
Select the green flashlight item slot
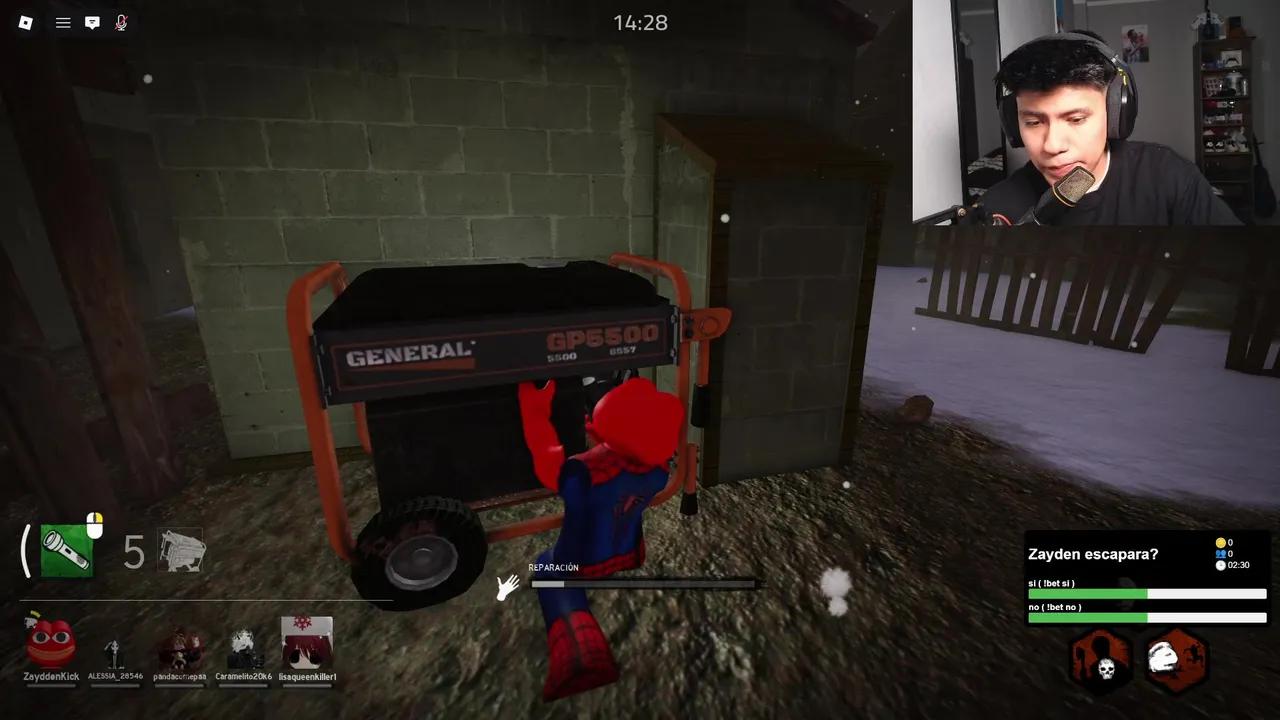click(x=64, y=551)
